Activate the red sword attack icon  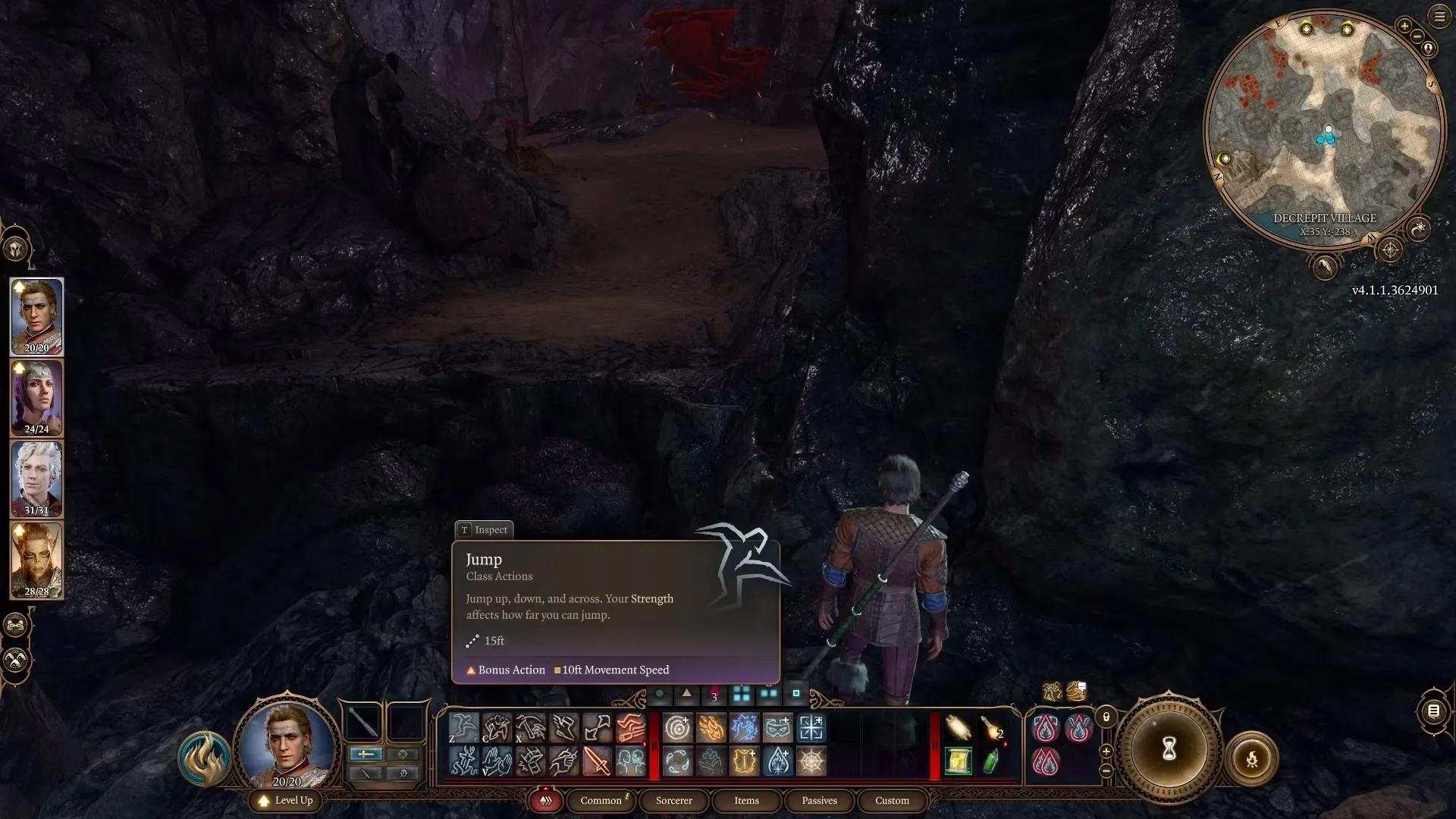click(x=597, y=761)
